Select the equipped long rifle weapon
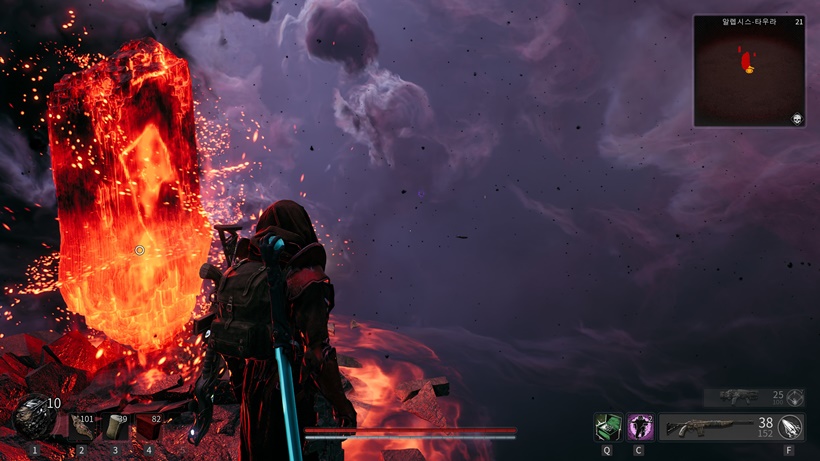Viewport: 820px width, 461px height. [x=706, y=427]
